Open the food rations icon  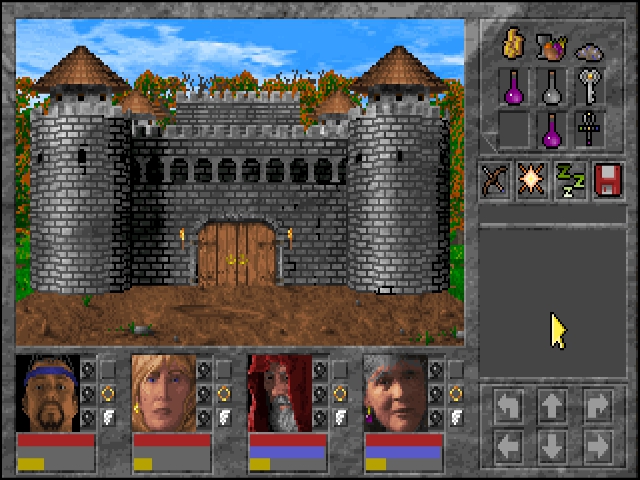point(551,45)
